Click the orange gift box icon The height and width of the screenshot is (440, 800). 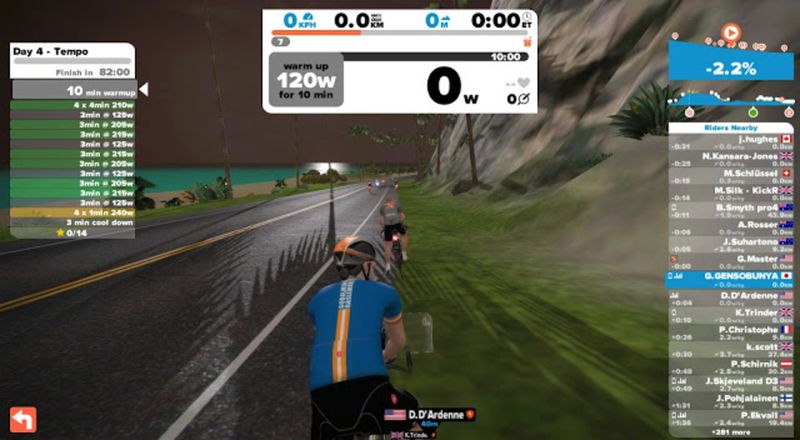[527, 43]
